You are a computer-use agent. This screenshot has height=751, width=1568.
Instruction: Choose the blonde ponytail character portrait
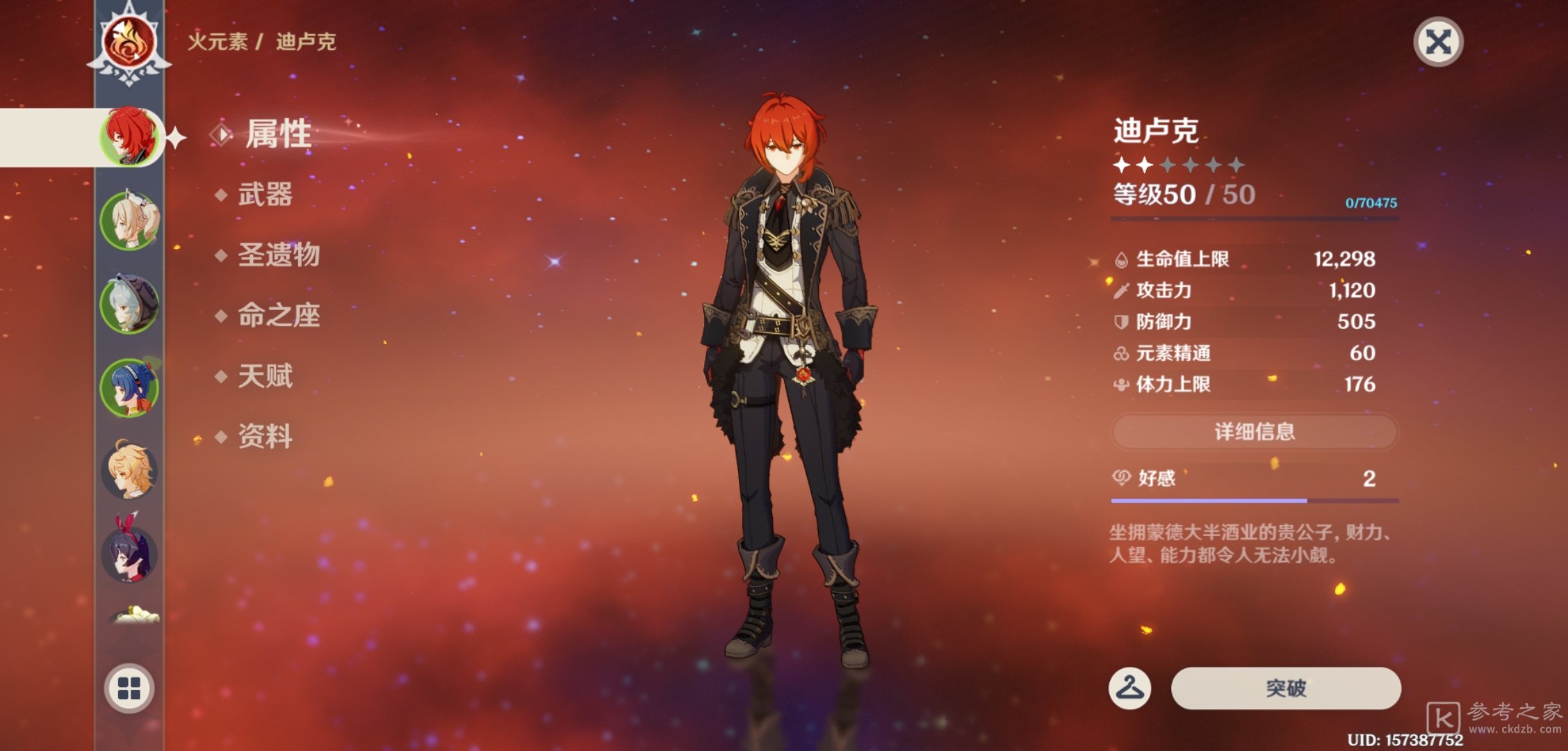coord(129,220)
